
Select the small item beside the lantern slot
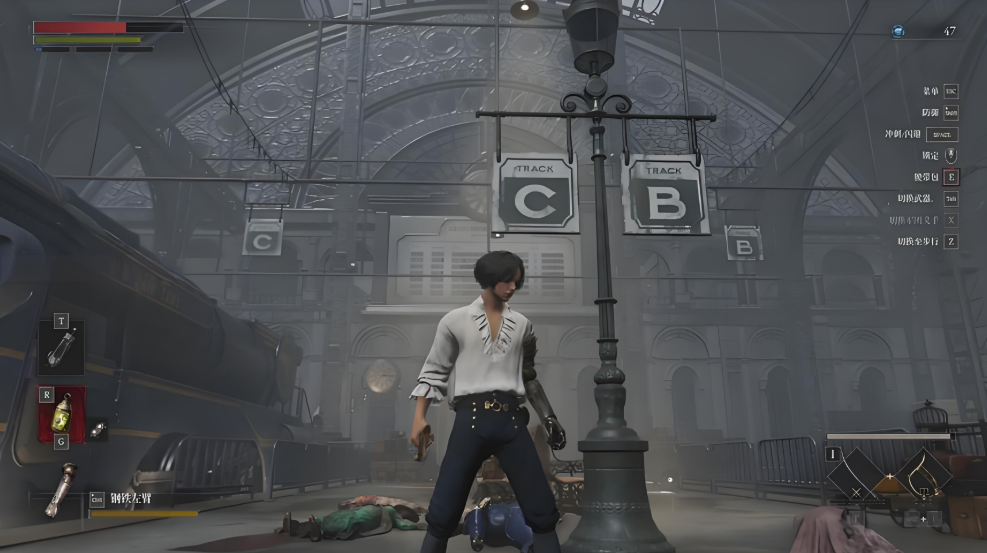(x=98, y=428)
